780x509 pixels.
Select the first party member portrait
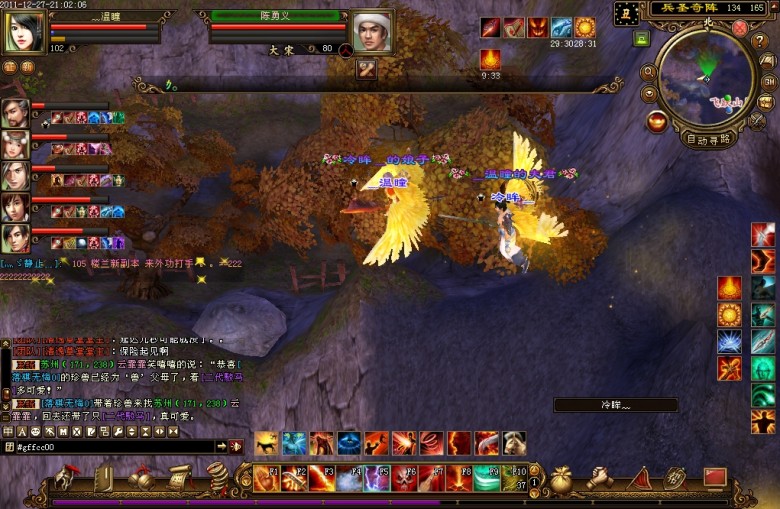(15, 113)
